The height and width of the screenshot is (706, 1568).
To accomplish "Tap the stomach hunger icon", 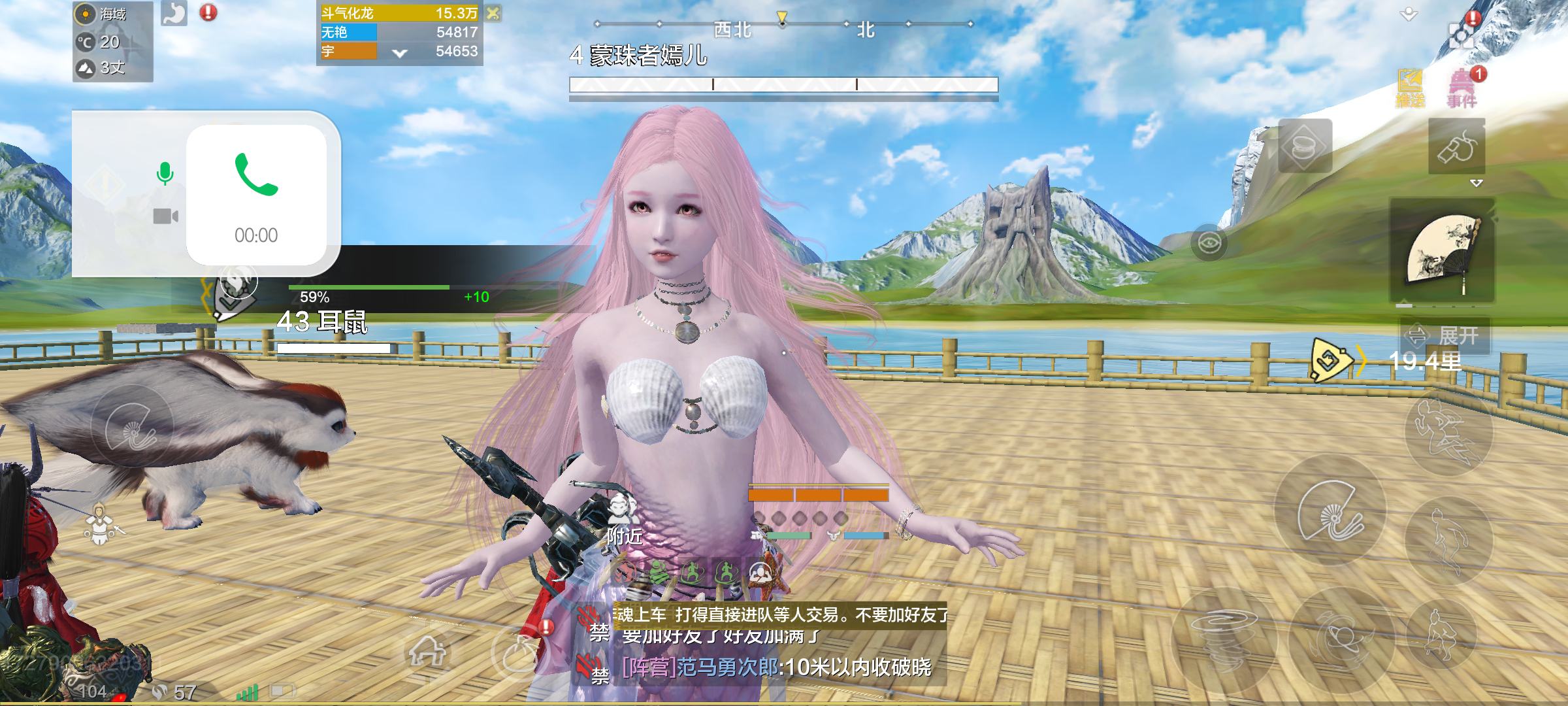I will coord(174,13).
